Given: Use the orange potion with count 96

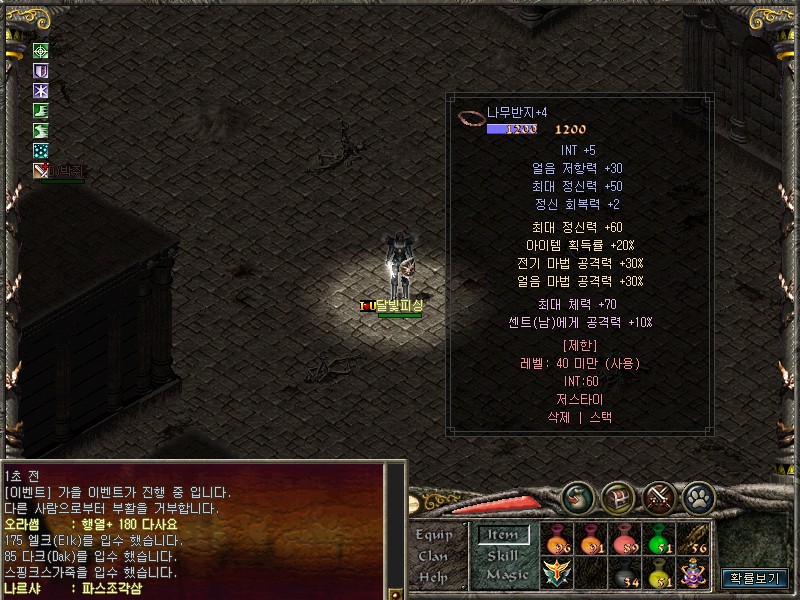Looking at the screenshot, I should [557, 540].
